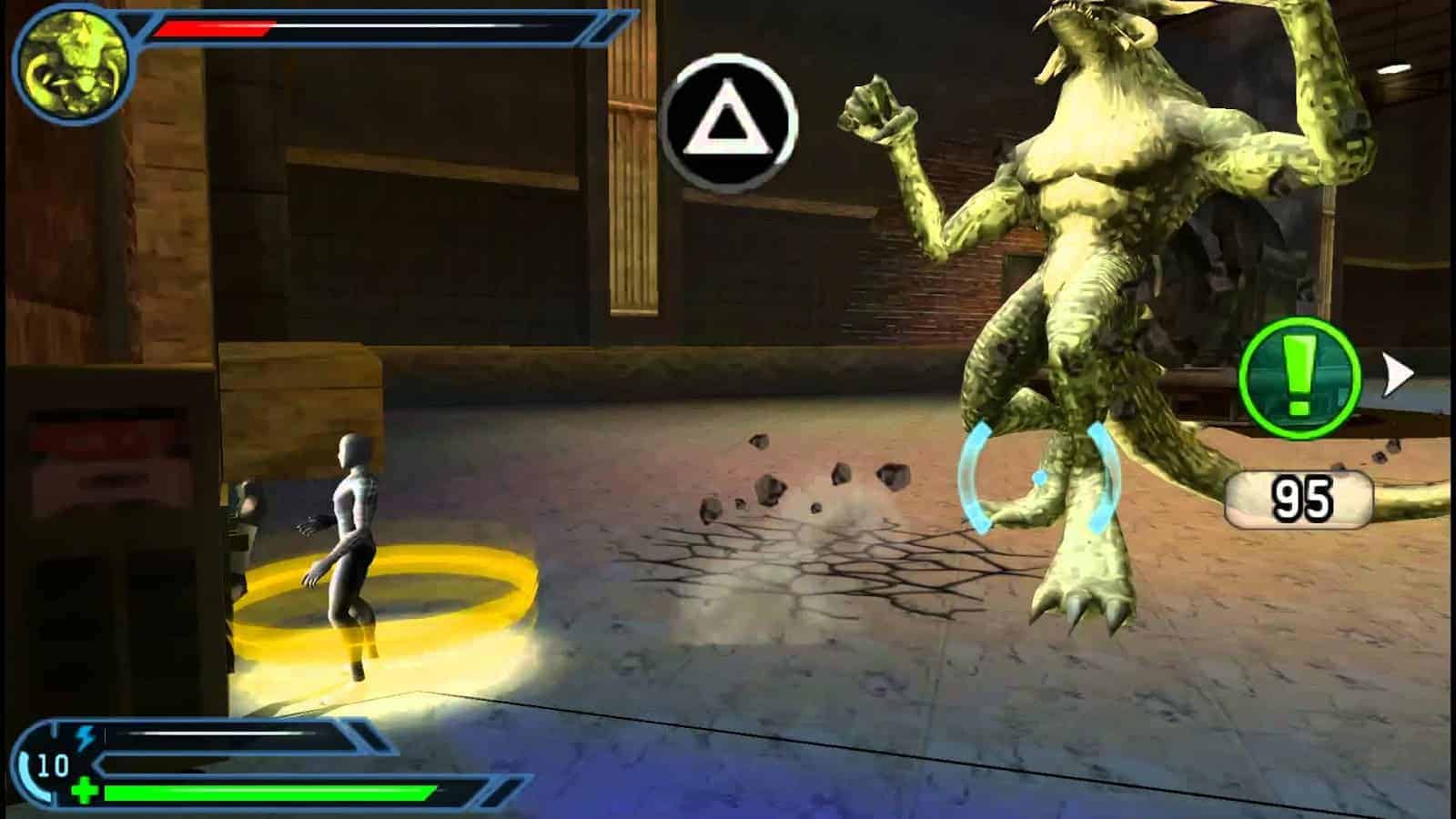Select the counter showing 10

tap(52, 764)
